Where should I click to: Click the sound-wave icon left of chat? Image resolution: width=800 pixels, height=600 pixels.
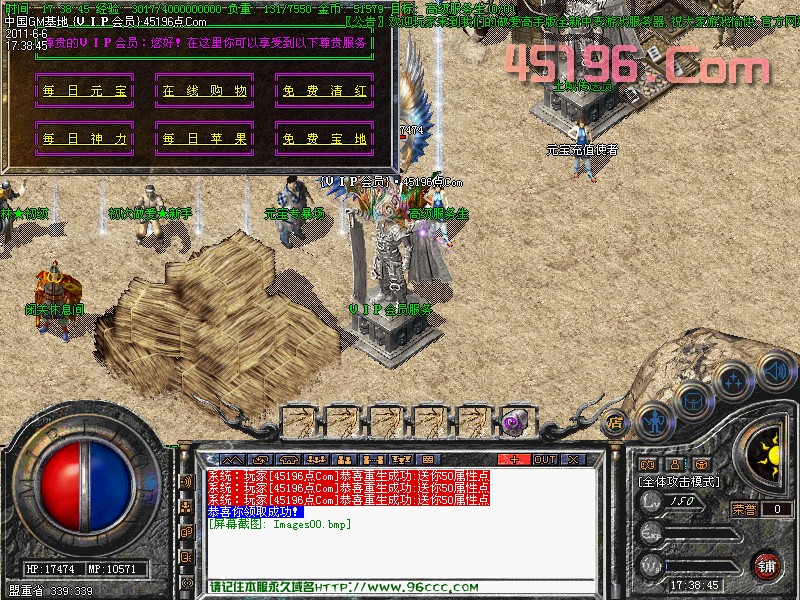[x=186, y=482]
